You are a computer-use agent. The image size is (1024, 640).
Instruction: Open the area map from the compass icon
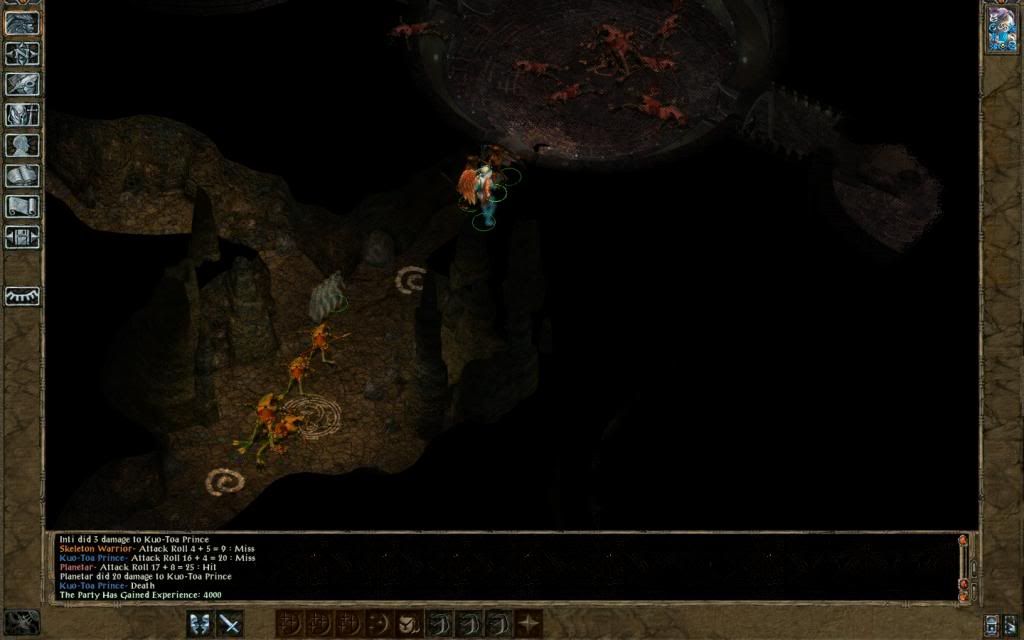[x=22, y=53]
